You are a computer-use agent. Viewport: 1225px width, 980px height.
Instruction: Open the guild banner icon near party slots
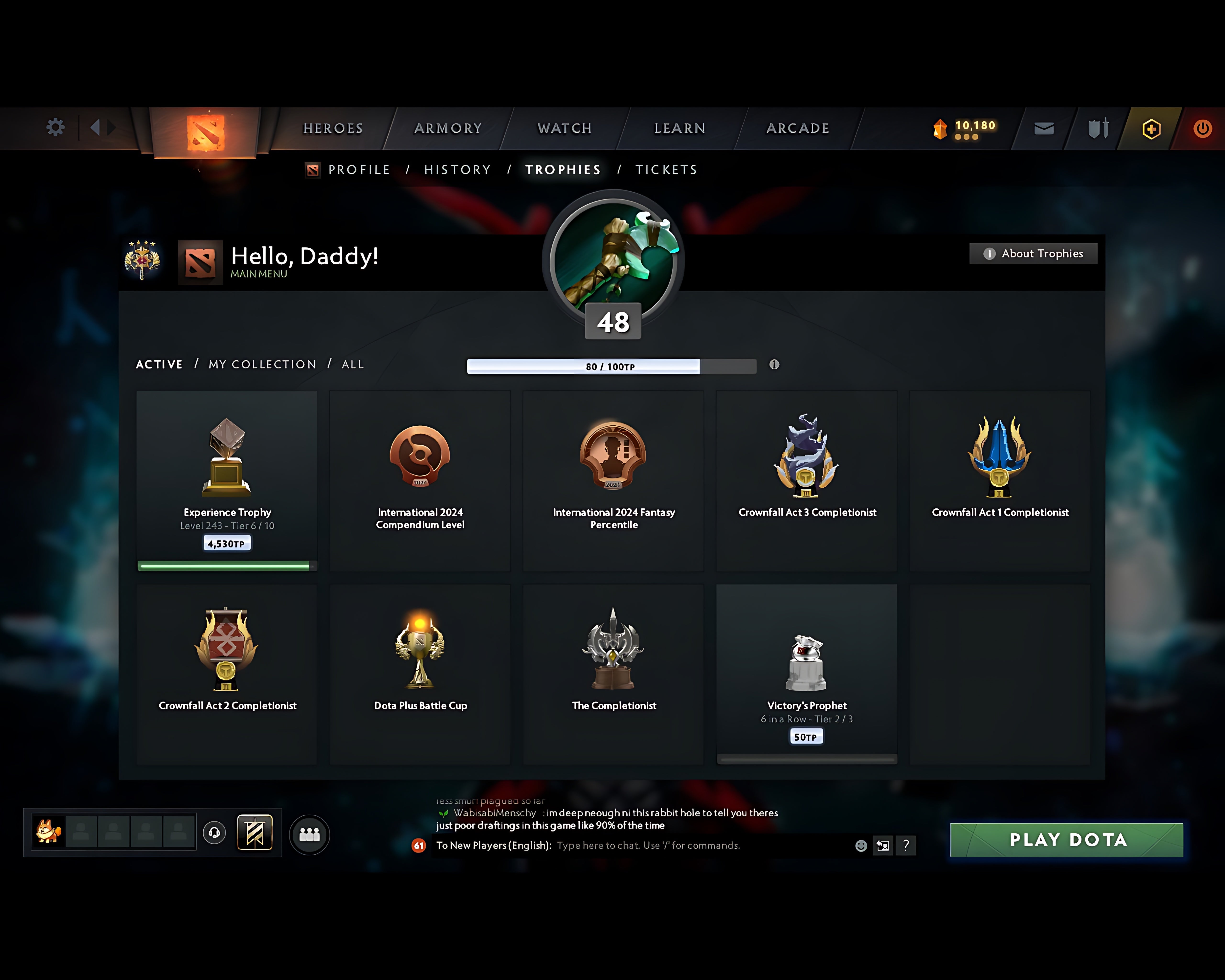[x=255, y=832]
